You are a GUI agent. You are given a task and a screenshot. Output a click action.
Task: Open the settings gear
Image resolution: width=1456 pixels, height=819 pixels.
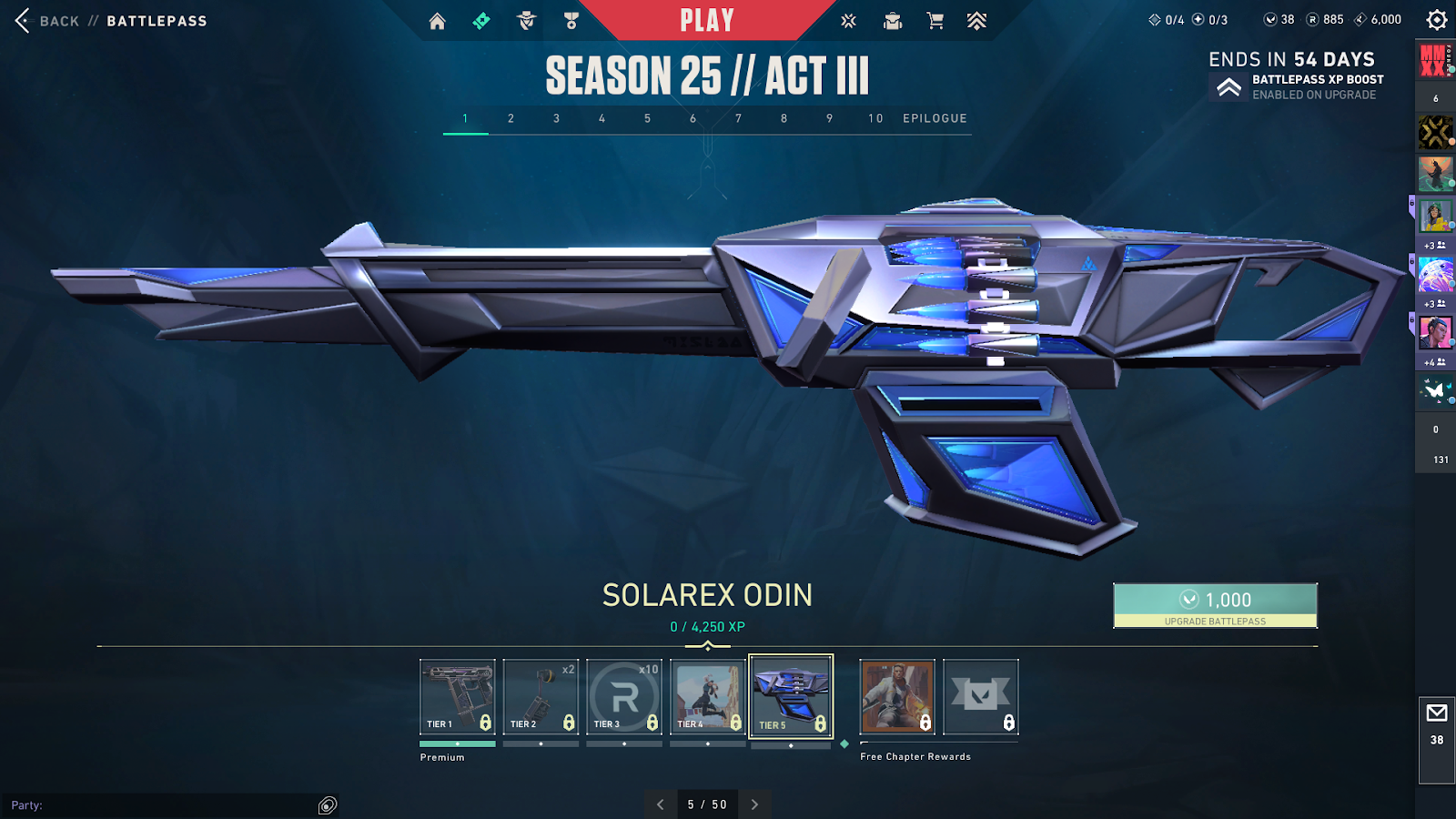coord(1436,20)
